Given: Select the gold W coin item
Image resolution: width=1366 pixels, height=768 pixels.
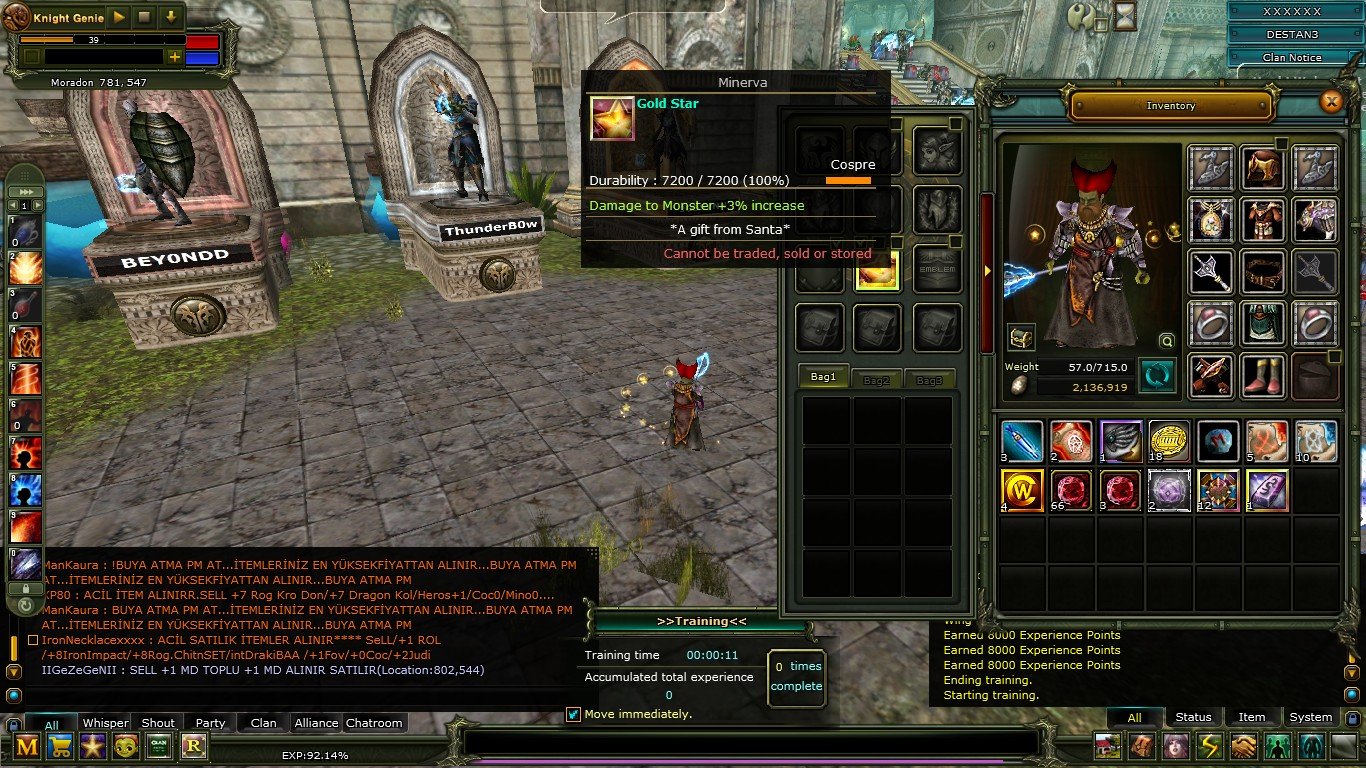Looking at the screenshot, I should coord(1022,491).
